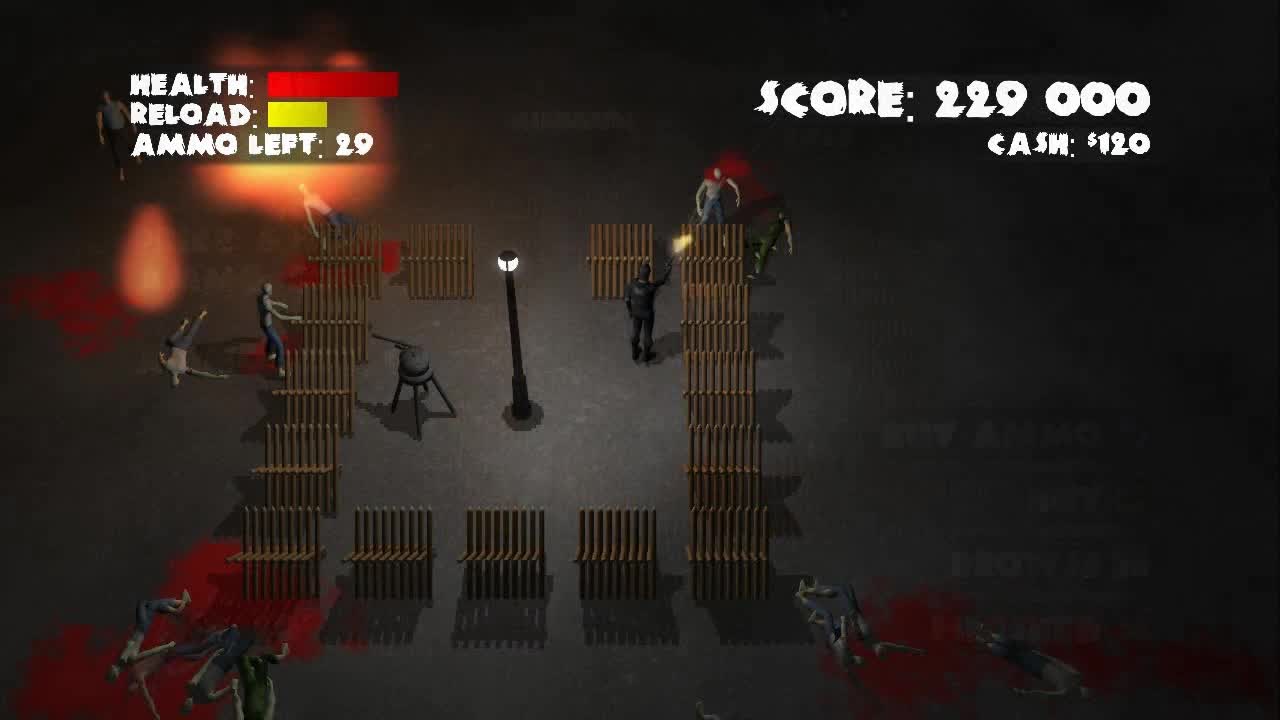Click the muzzle flash of the player's gun
The image size is (1280, 720).
tap(681, 243)
